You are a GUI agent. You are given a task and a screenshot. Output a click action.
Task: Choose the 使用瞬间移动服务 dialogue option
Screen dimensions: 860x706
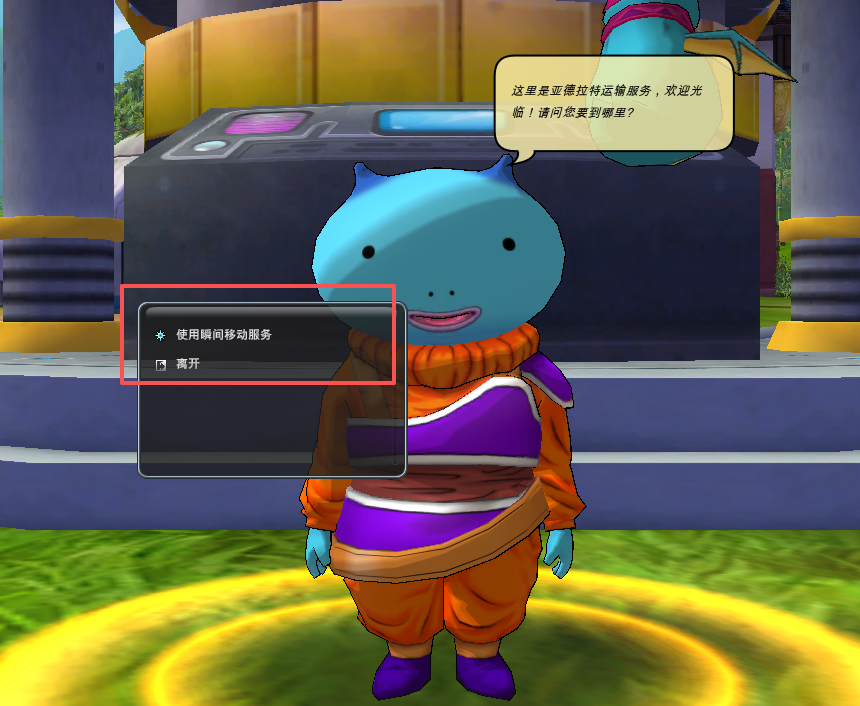[x=224, y=335]
